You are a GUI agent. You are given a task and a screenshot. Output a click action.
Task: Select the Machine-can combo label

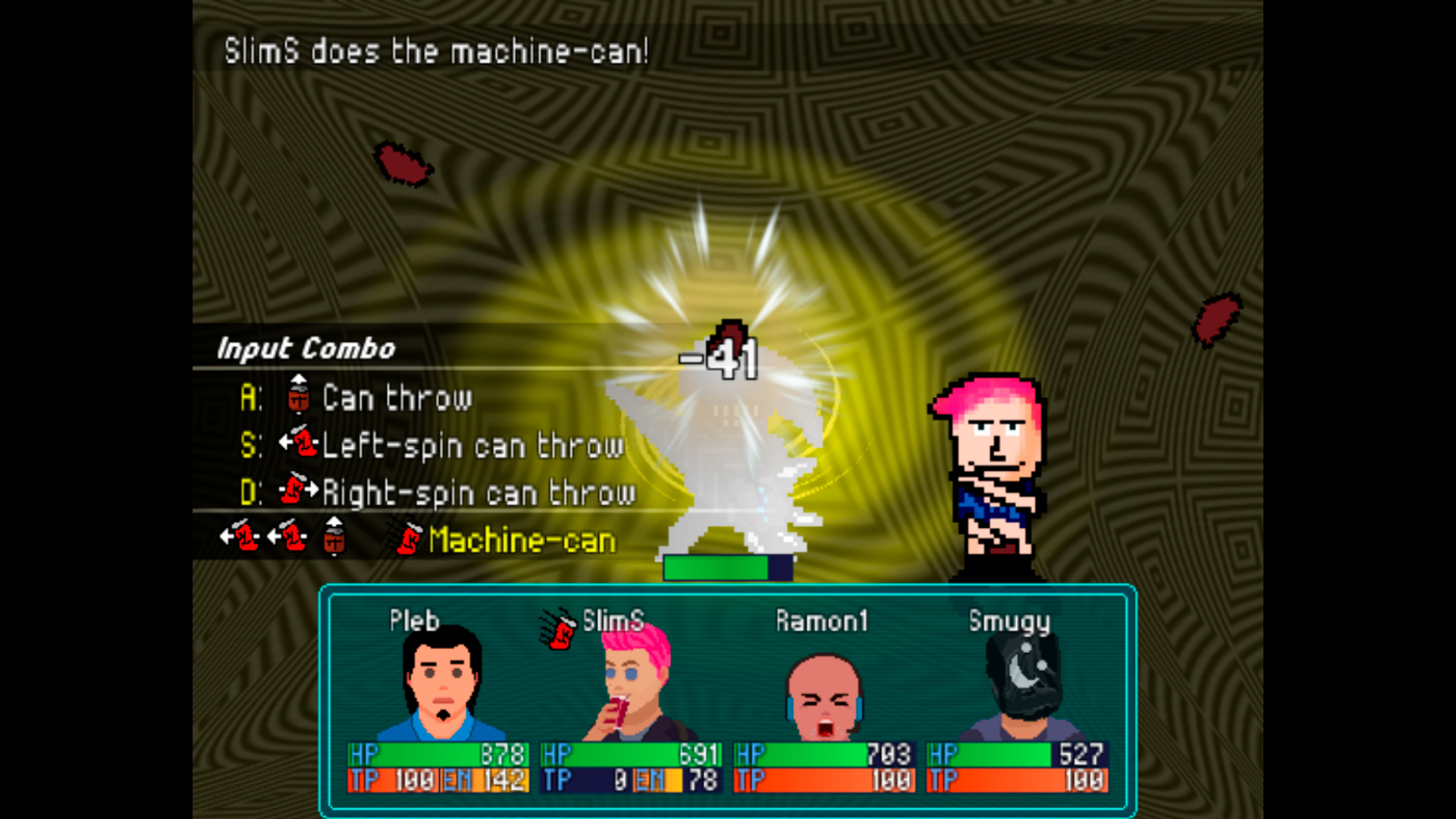click(521, 541)
